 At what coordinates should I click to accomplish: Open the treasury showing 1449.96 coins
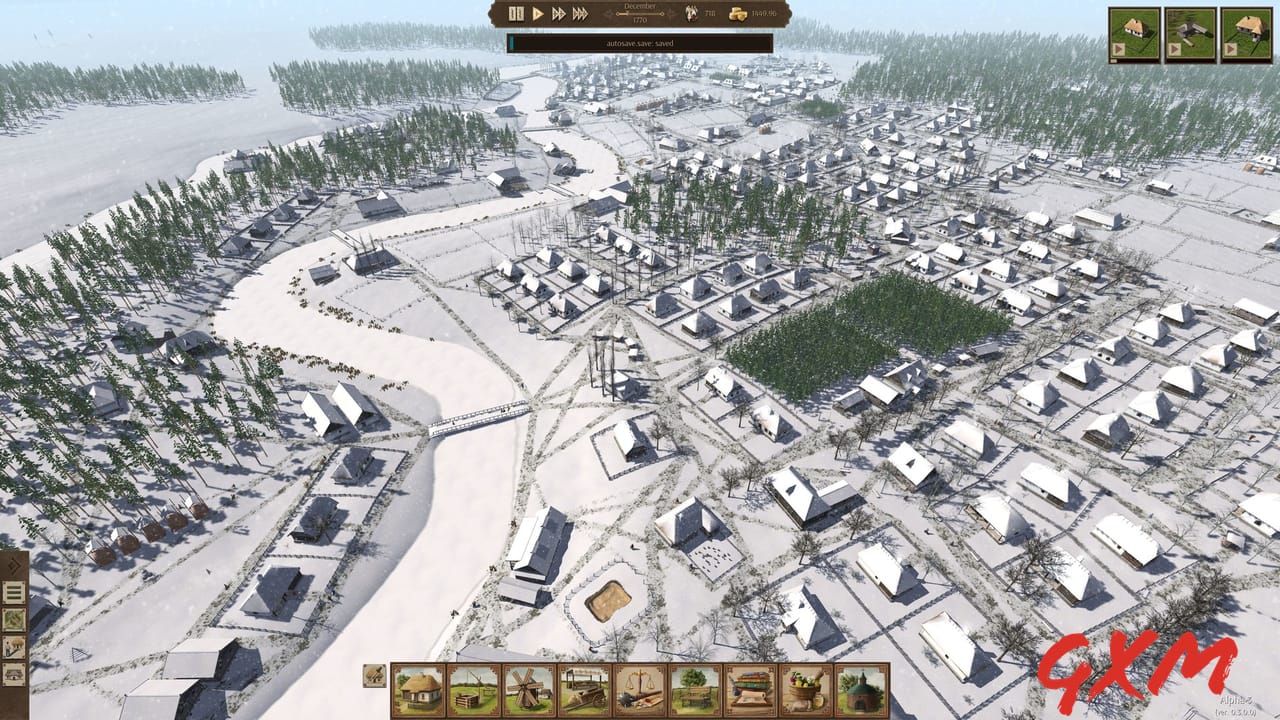(x=738, y=14)
